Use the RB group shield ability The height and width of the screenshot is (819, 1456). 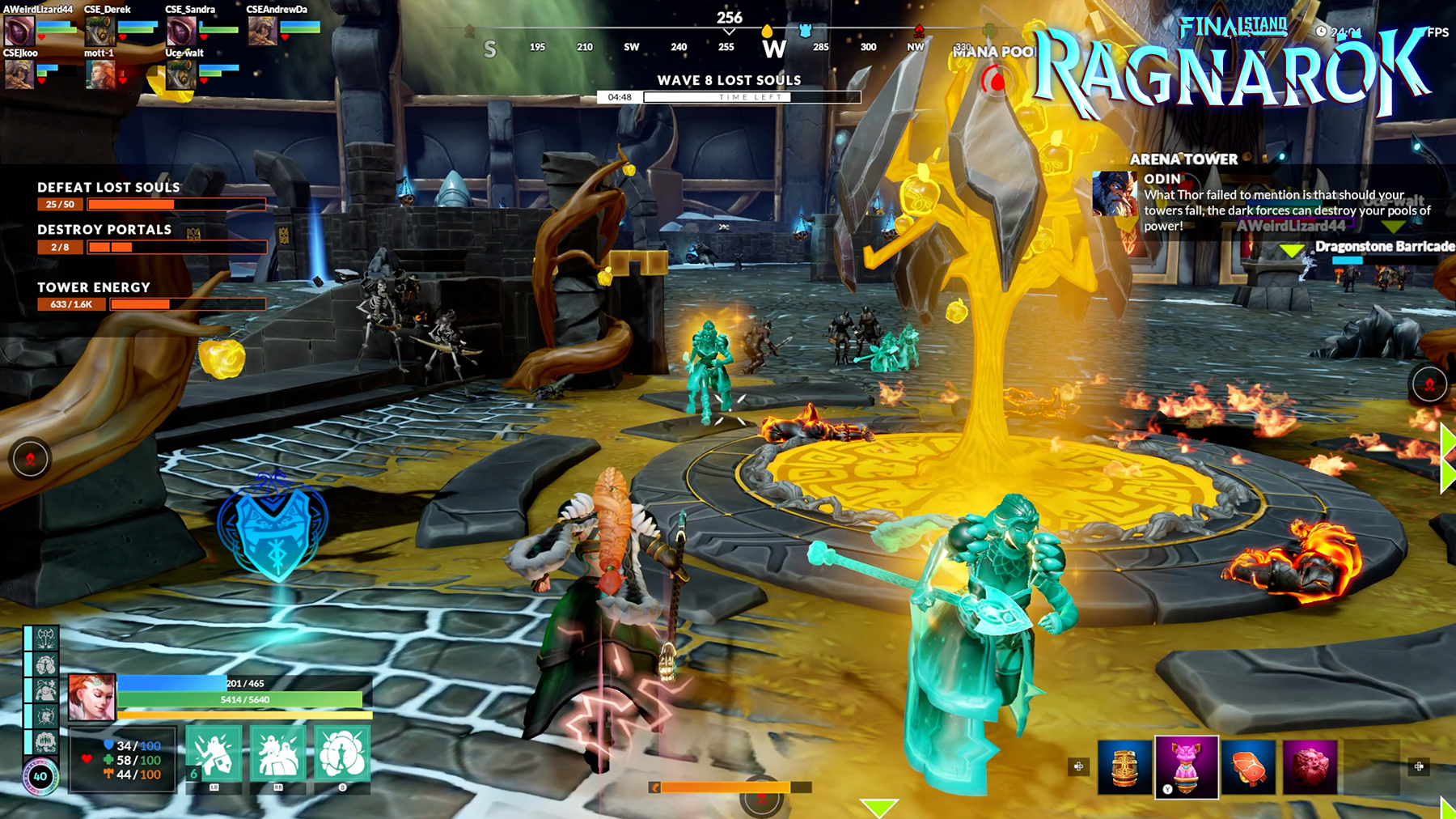278,753
